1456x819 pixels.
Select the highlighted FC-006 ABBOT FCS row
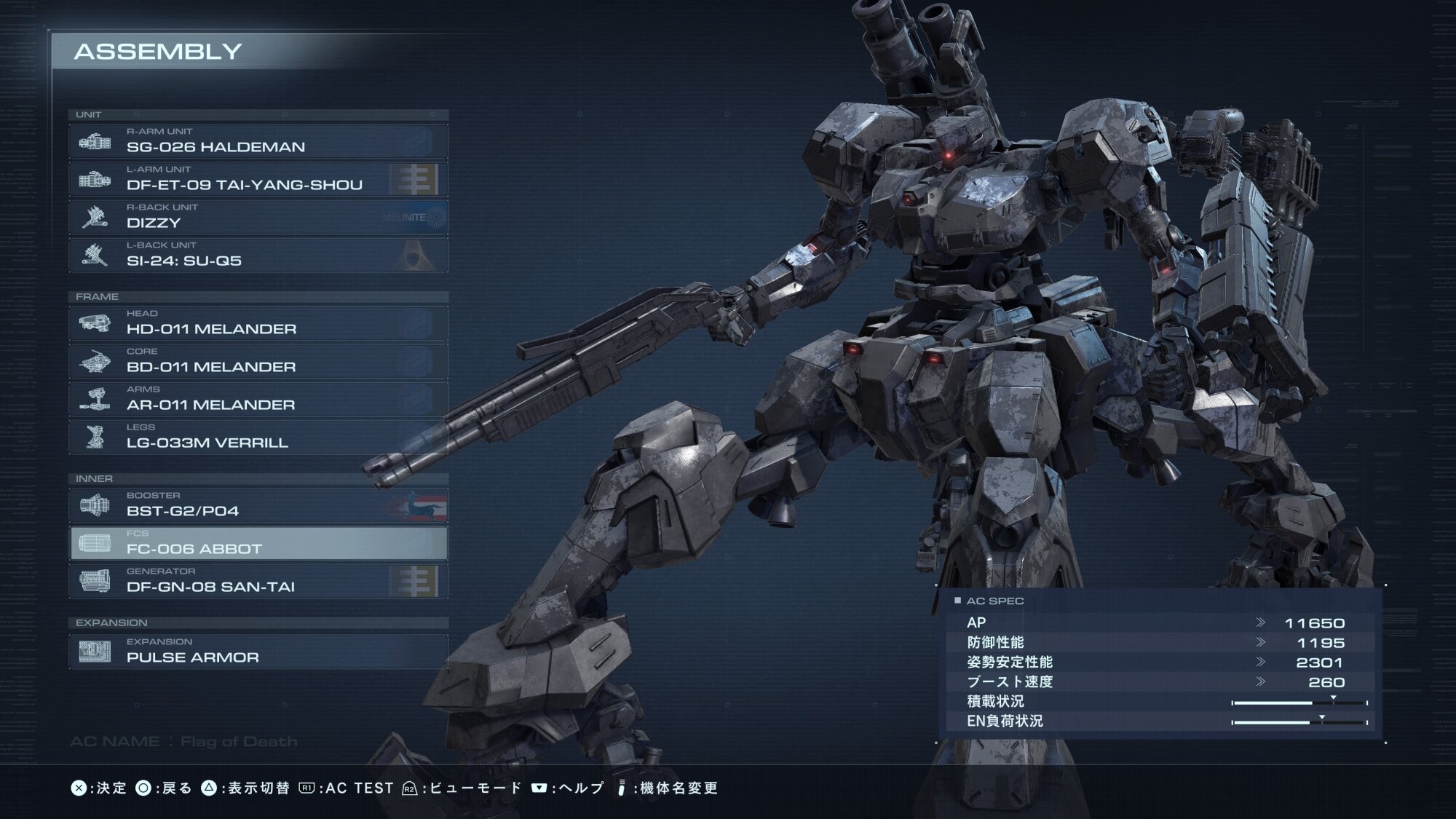258,543
